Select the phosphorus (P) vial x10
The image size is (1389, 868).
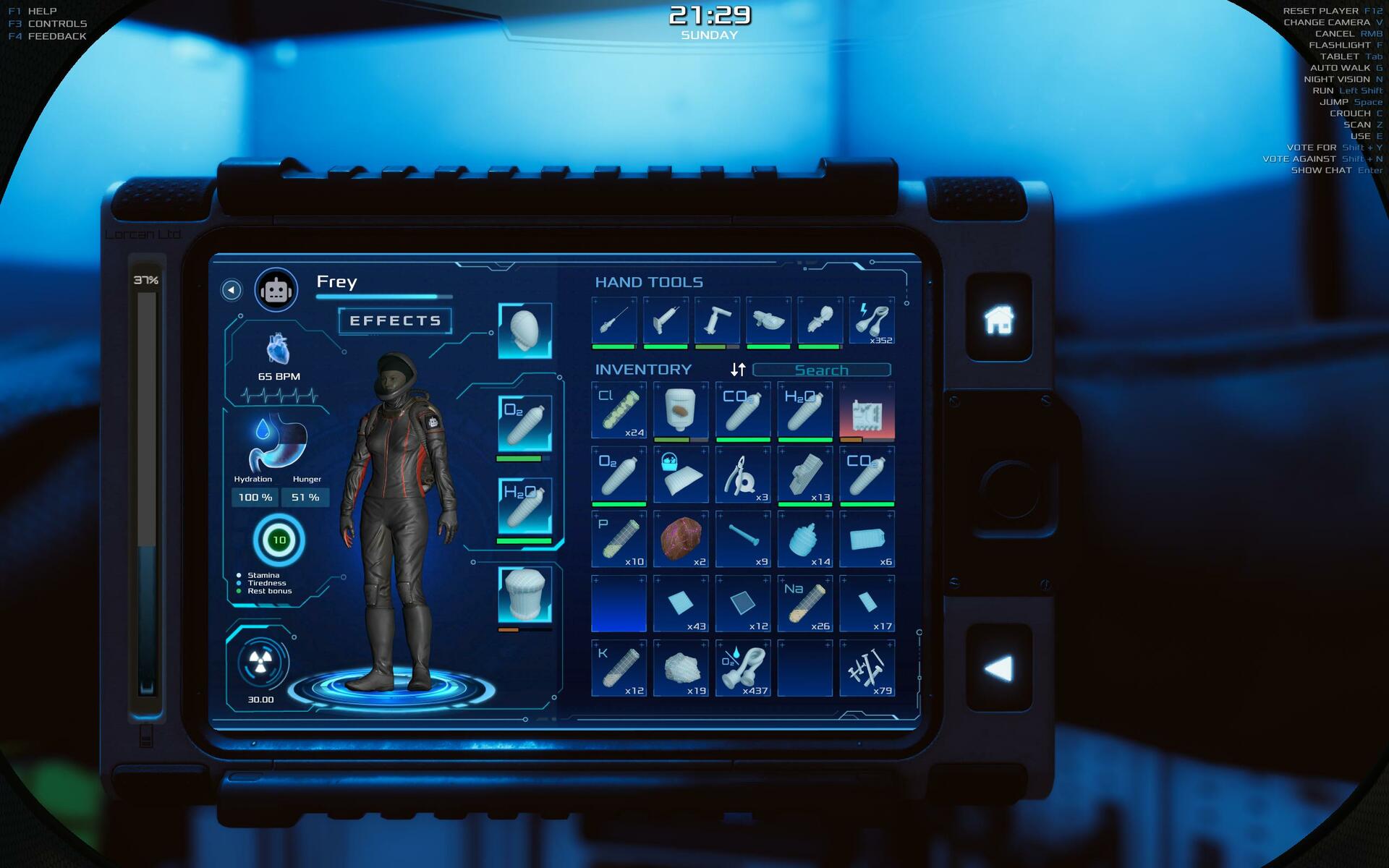click(x=619, y=540)
